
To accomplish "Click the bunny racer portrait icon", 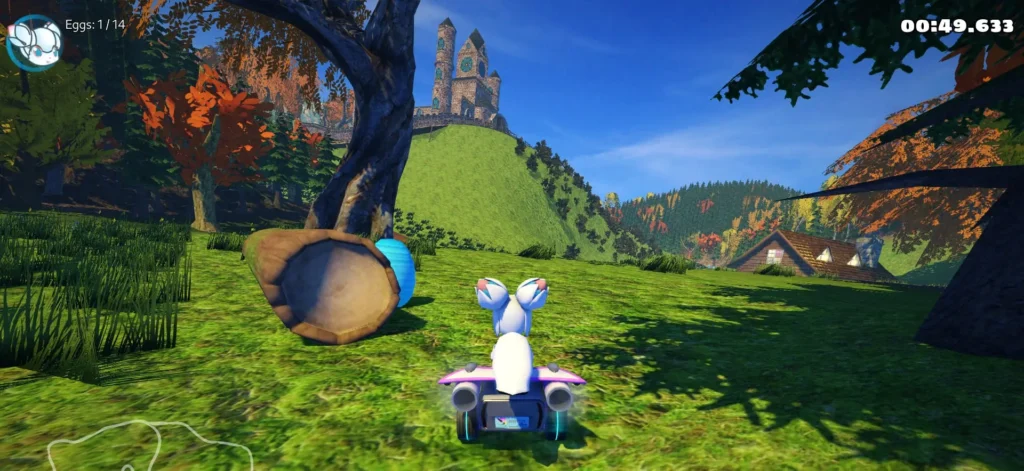I will 34,42.
